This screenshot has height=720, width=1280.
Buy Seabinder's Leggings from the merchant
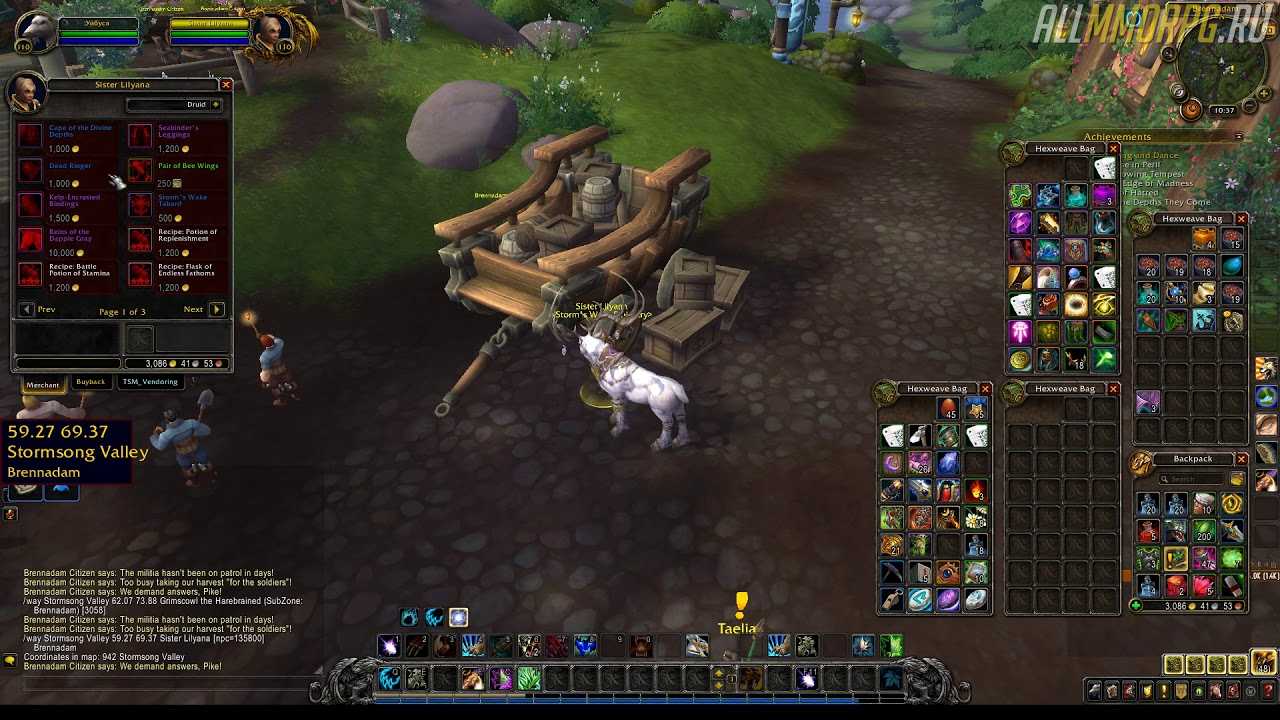(x=141, y=136)
